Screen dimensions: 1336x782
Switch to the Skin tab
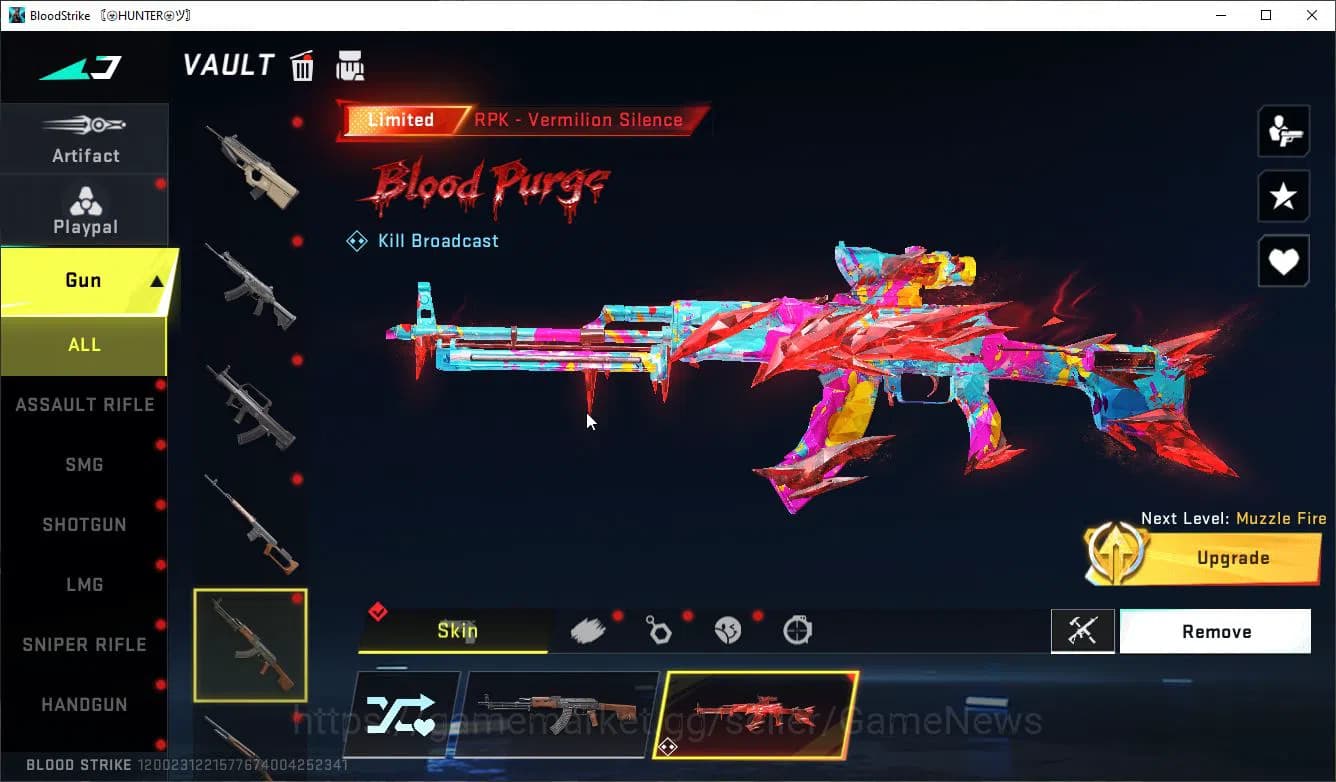pyautogui.click(x=456, y=631)
